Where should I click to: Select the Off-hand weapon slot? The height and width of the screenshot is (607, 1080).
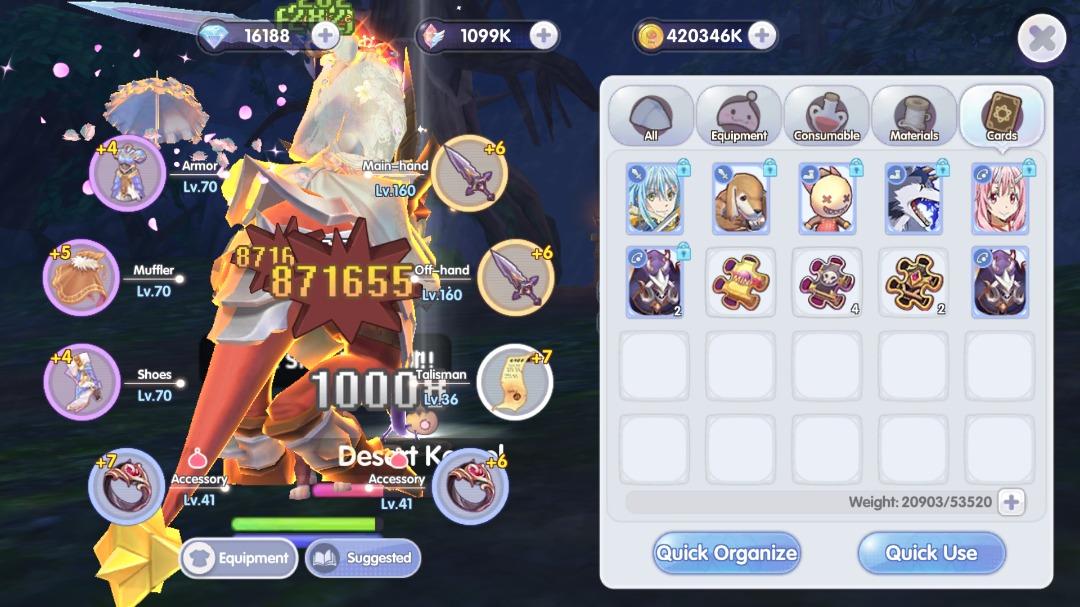pos(515,277)
